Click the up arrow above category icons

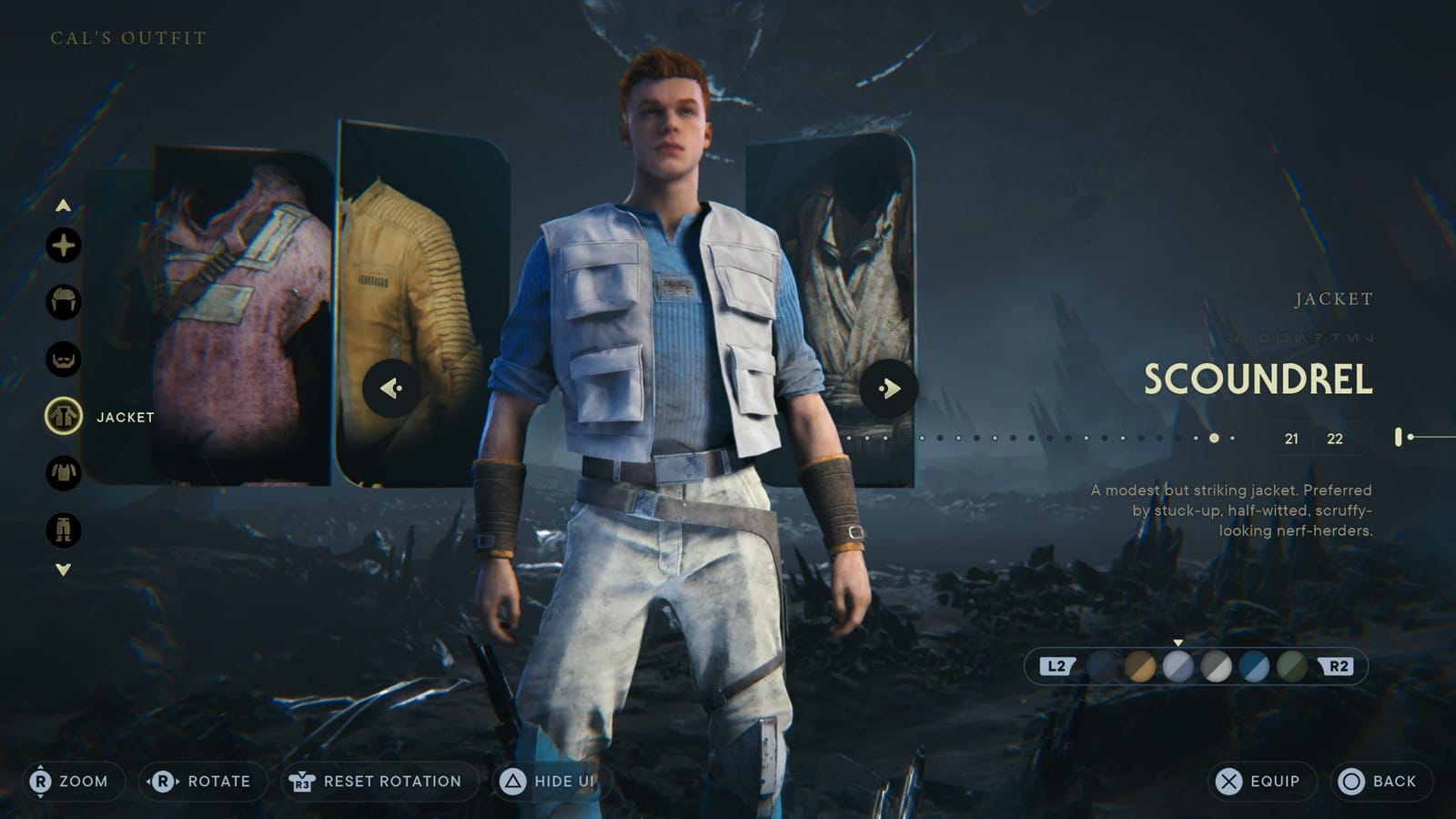pyautogui.click(x=62, y=205)
